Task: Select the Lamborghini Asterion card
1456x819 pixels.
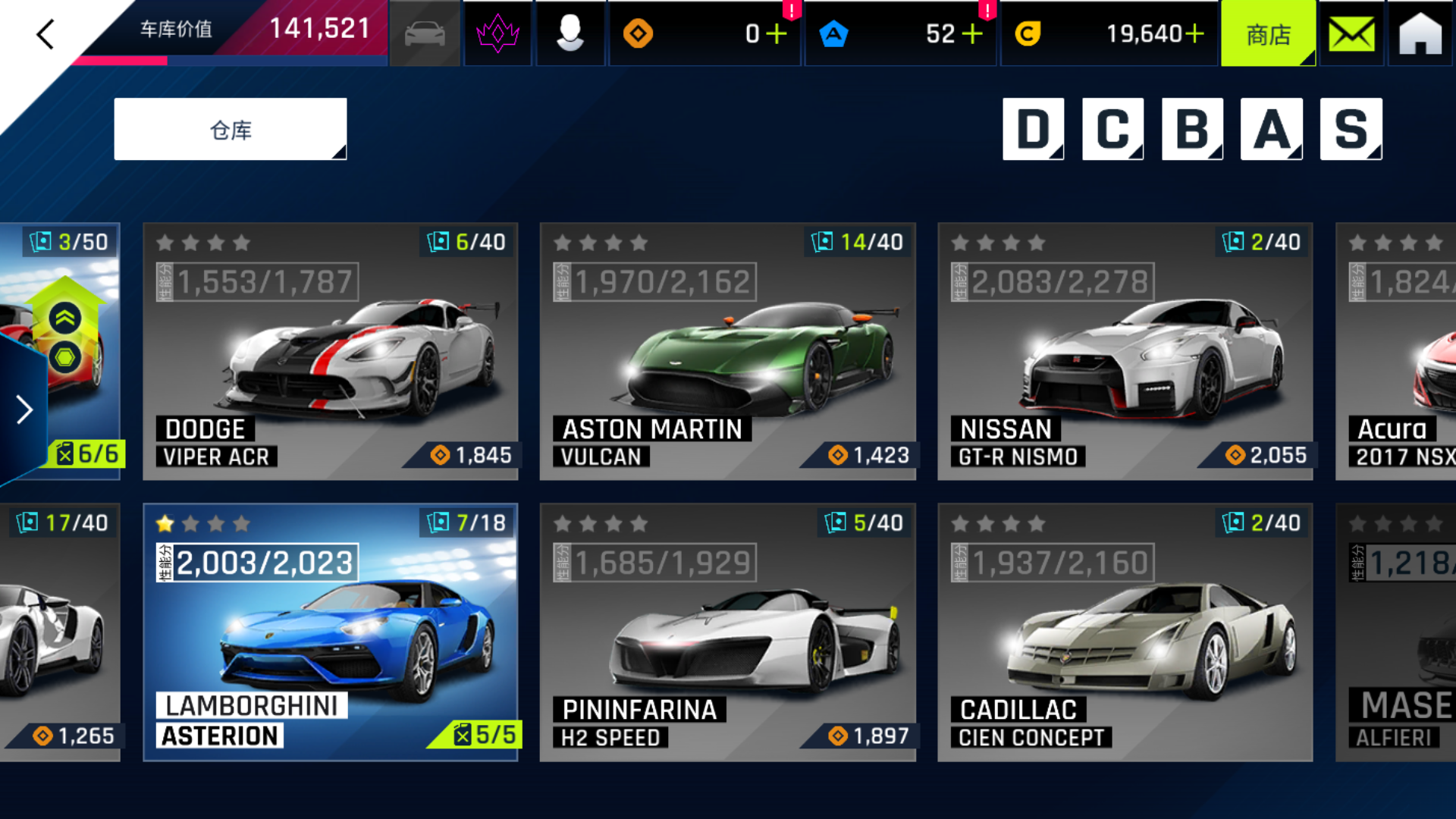Action: pyautogui.click(x=331, y=632)
